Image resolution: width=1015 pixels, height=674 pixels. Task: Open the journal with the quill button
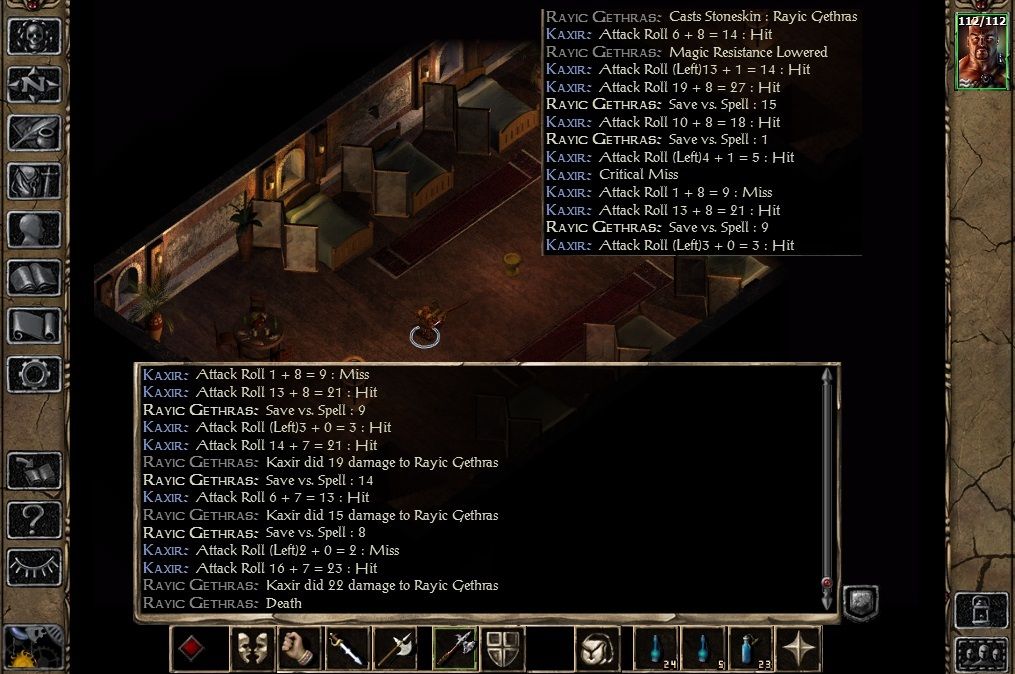tap(34, 133)
